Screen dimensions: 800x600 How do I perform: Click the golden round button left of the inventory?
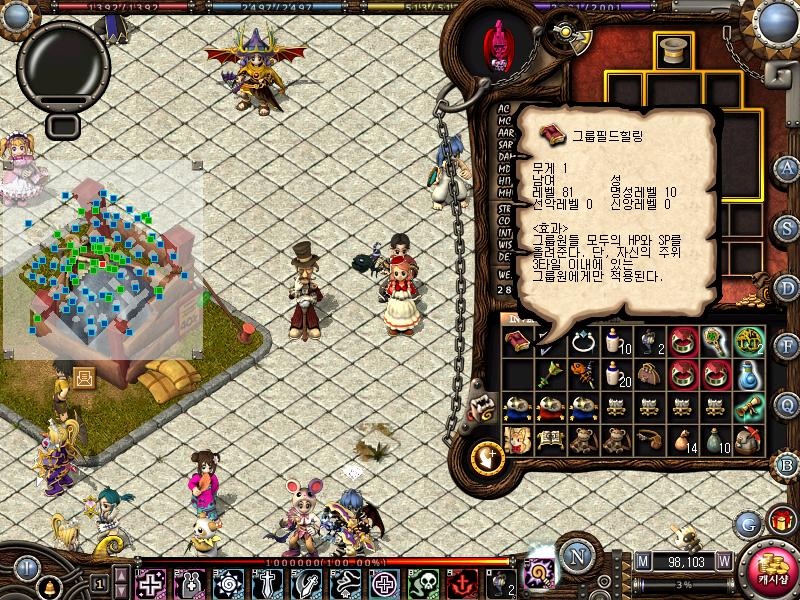pyautogui.click(x=488, y=457)
